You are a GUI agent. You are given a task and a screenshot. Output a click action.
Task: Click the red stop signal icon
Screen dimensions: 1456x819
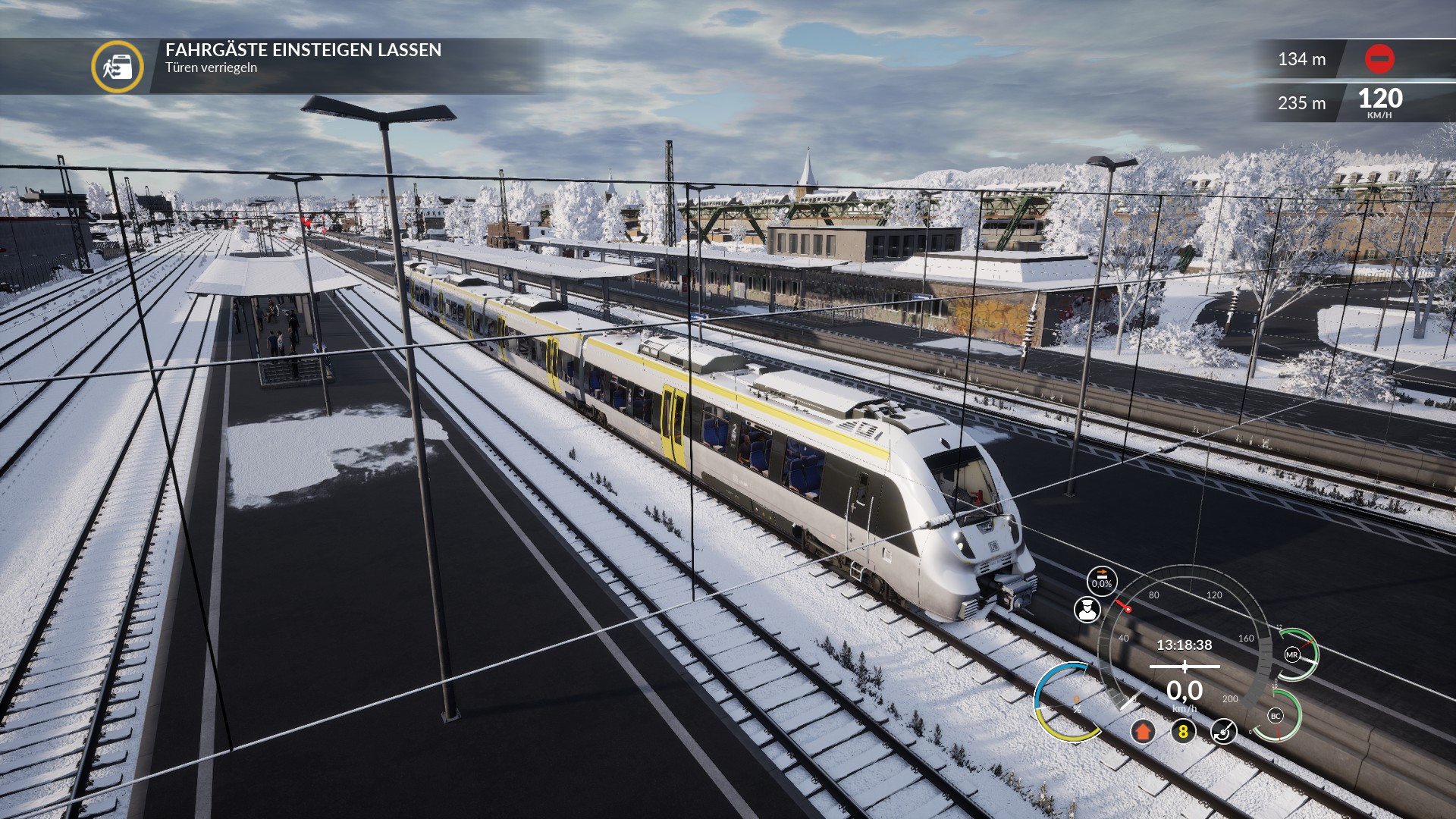tap(1379, 59)
